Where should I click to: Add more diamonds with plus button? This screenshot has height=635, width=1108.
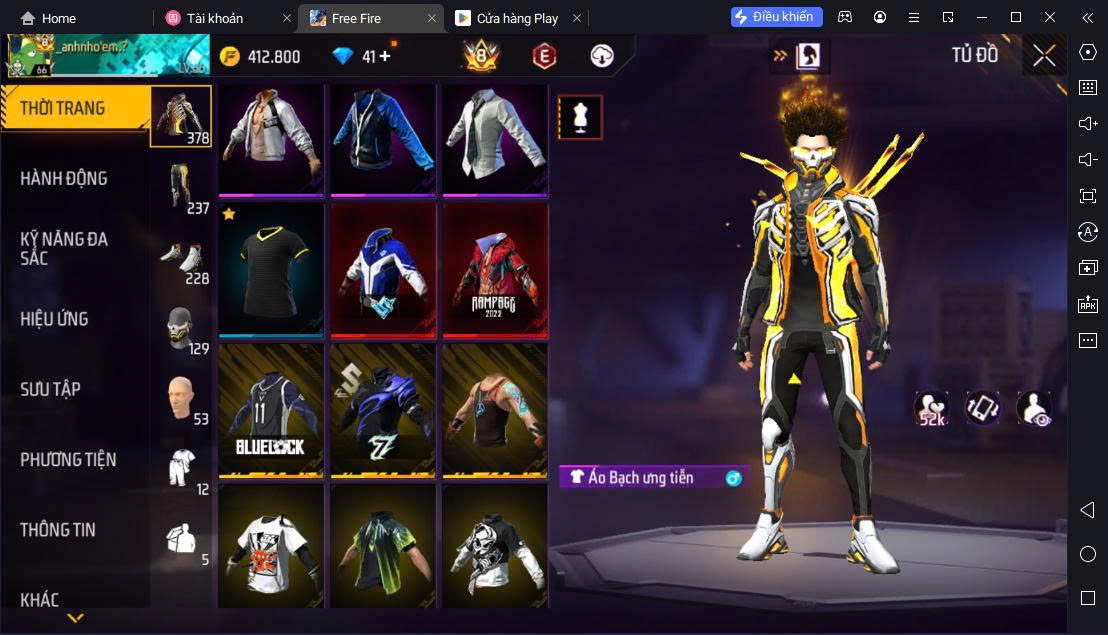pyautogui.click(x=385, y=56)
